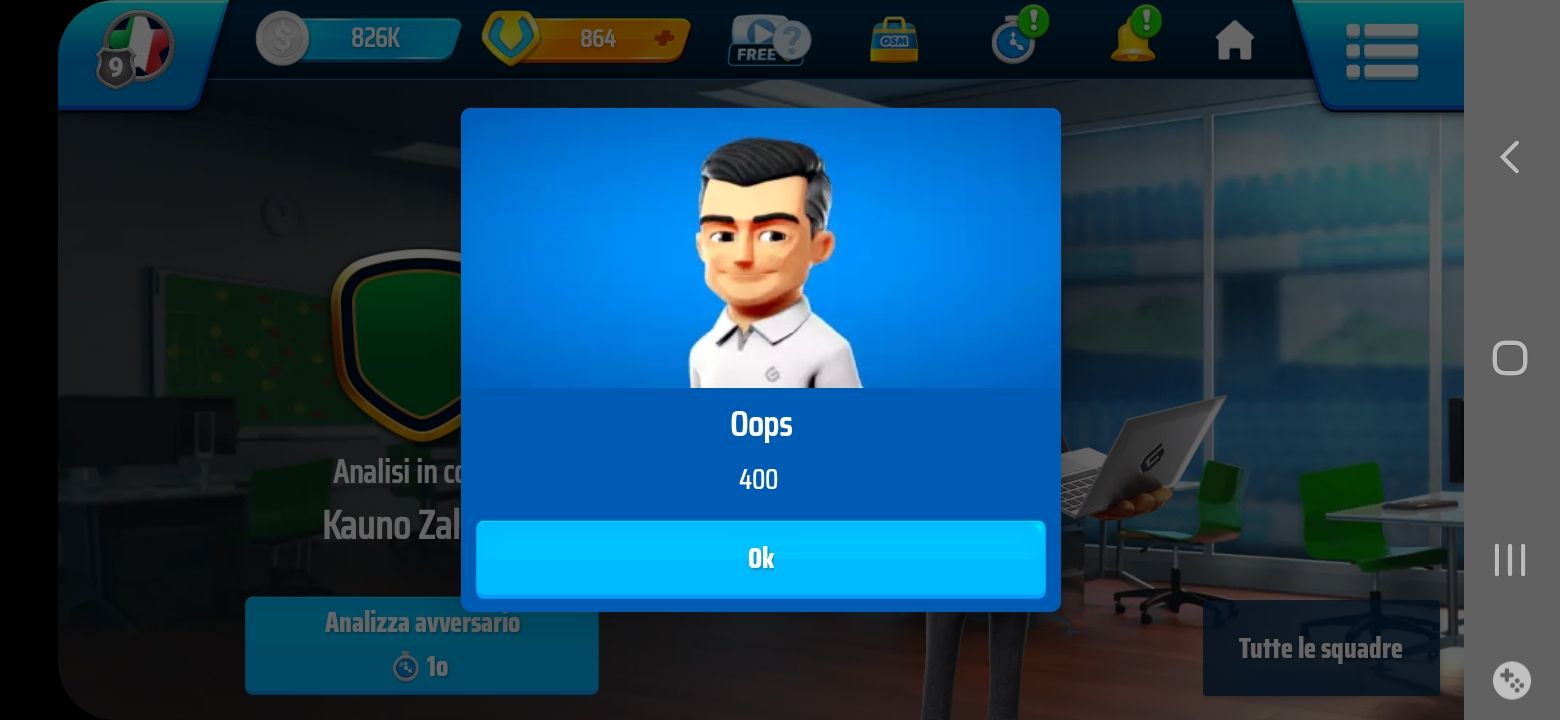Viewport: 1560px width, 720px height.
Task: Tap the Android home square button
Action: (1509, 358)
